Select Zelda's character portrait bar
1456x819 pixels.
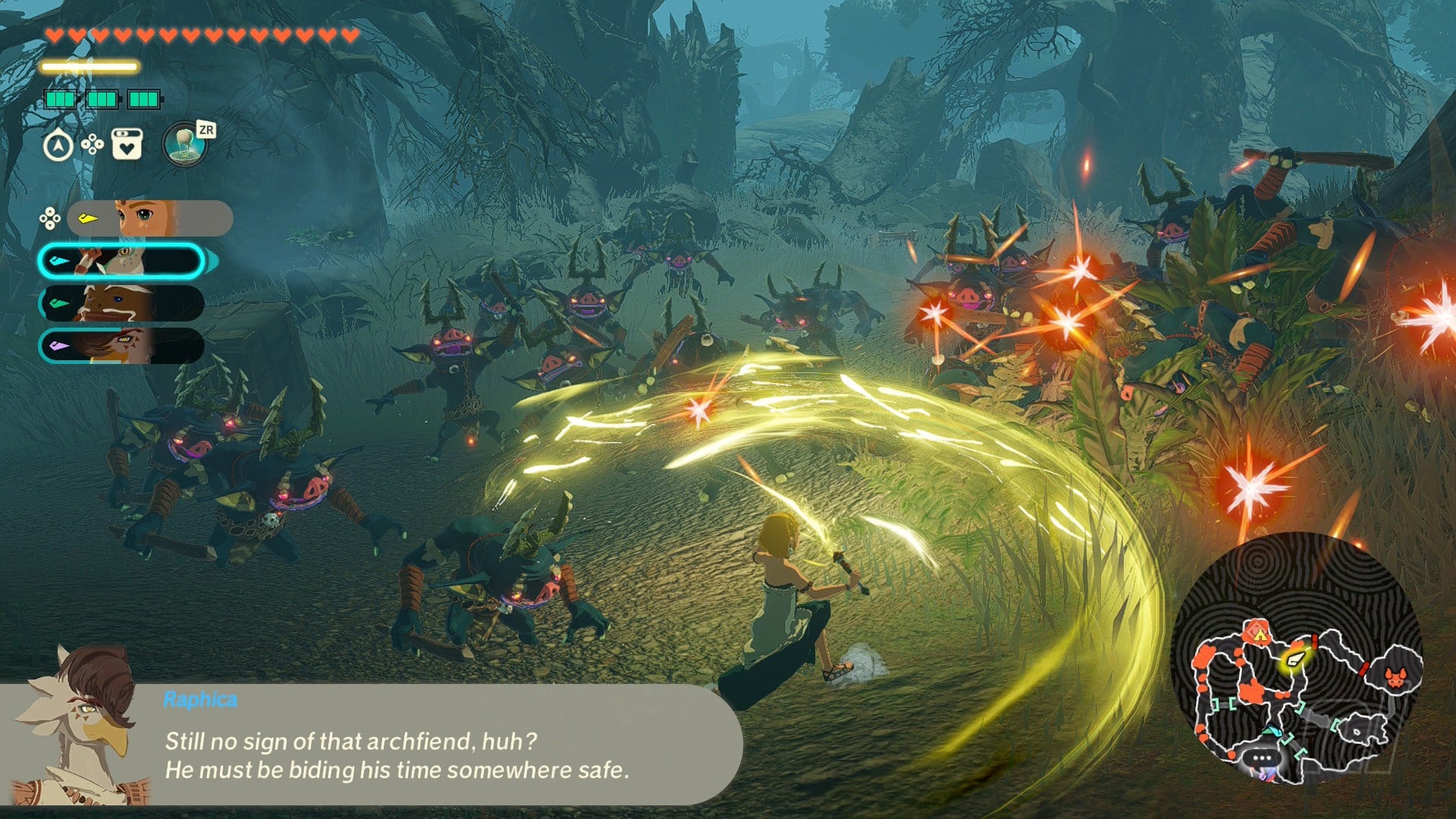(149, 218)
